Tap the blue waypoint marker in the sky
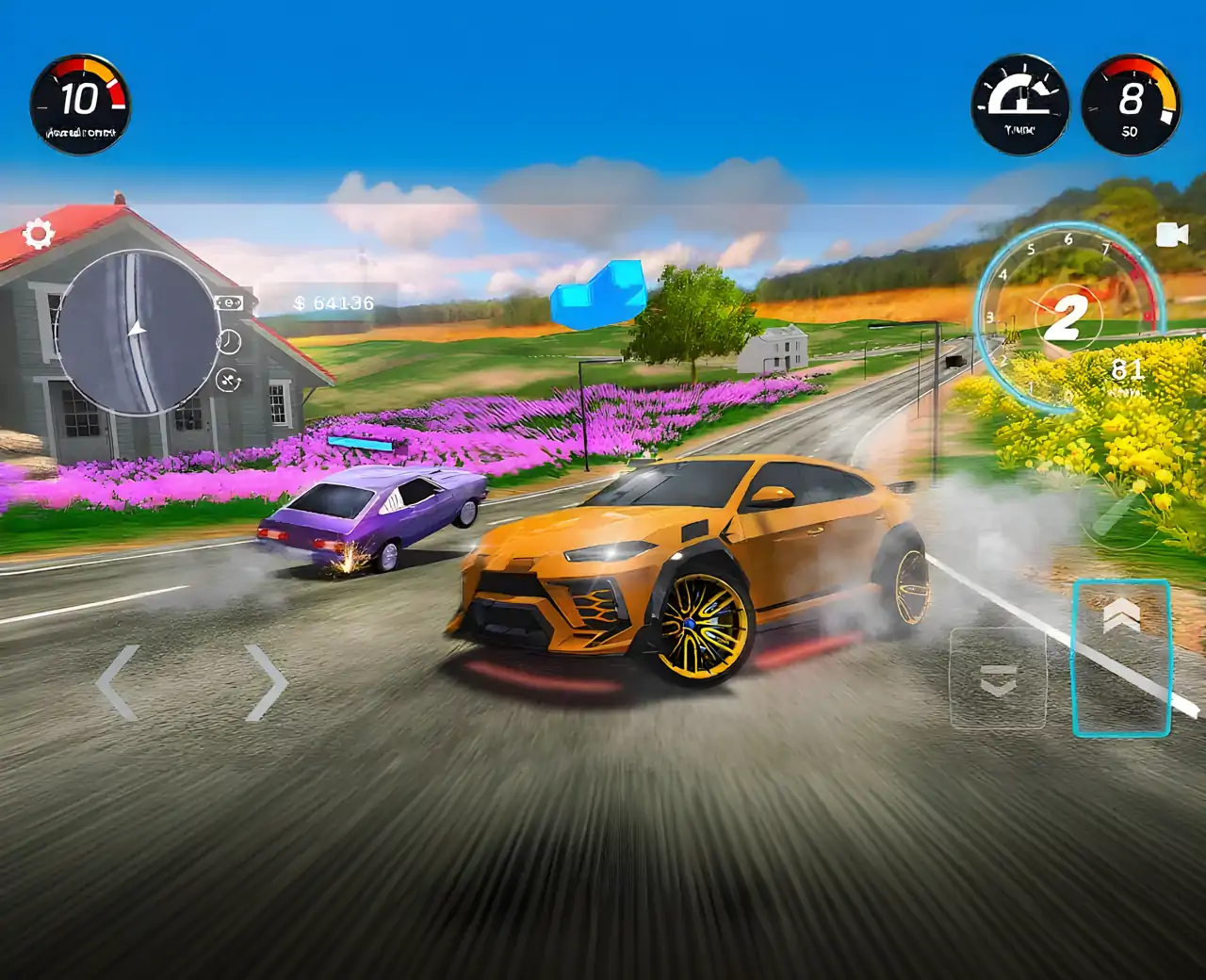The height and width of the screenshot is (980, 1206). [x=600, y=292]
